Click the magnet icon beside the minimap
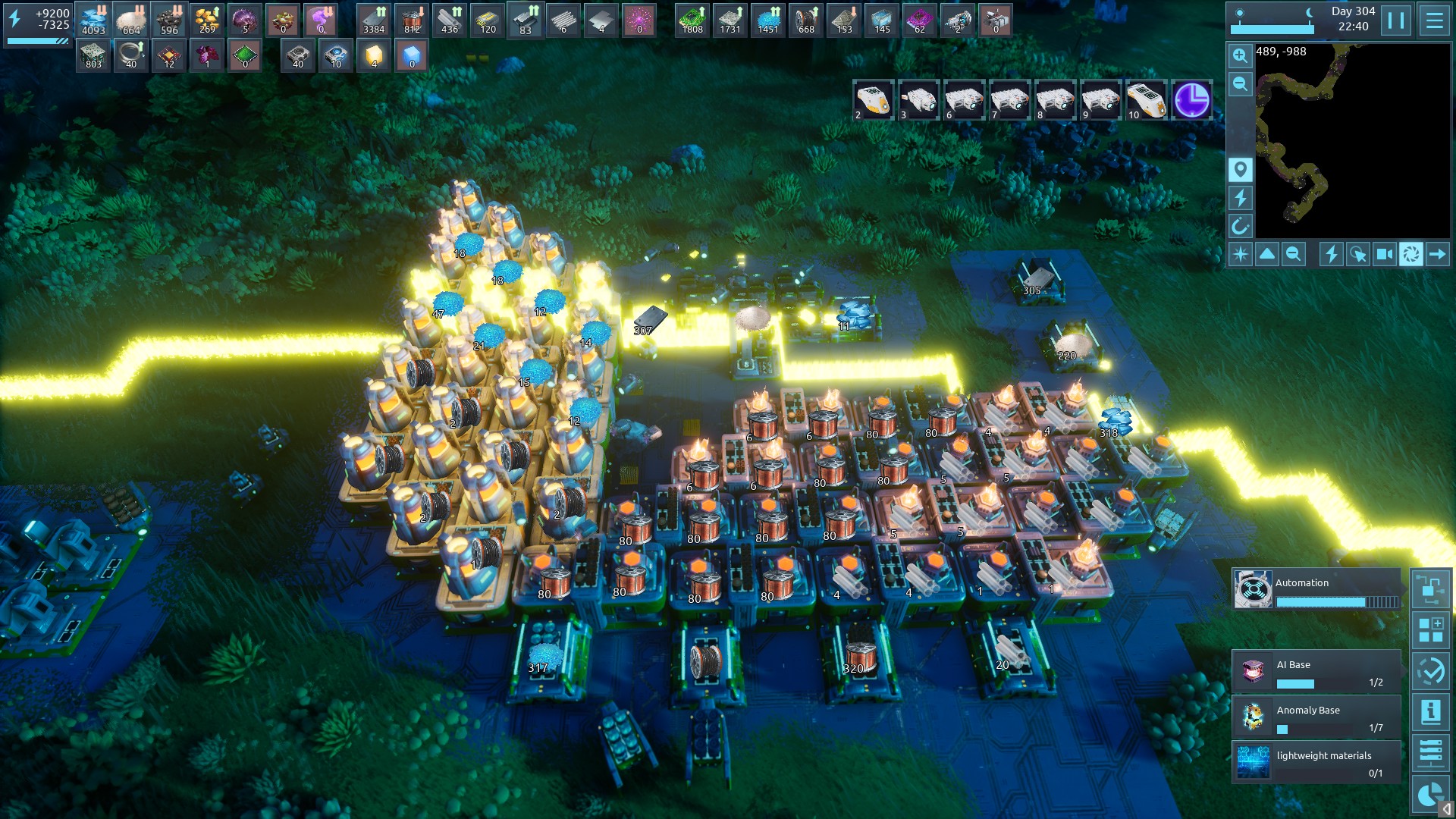 pos(1240,226)
